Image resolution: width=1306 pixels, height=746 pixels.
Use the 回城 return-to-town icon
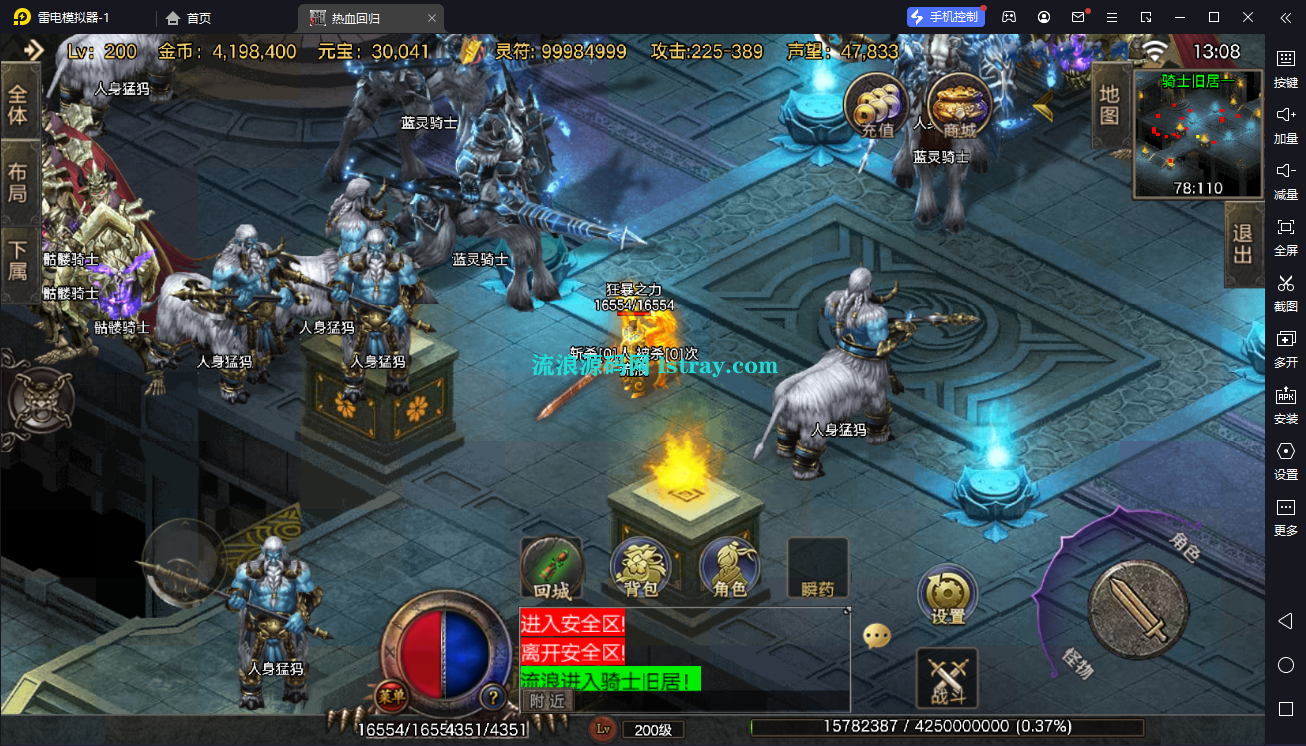[x=551, y=569]
